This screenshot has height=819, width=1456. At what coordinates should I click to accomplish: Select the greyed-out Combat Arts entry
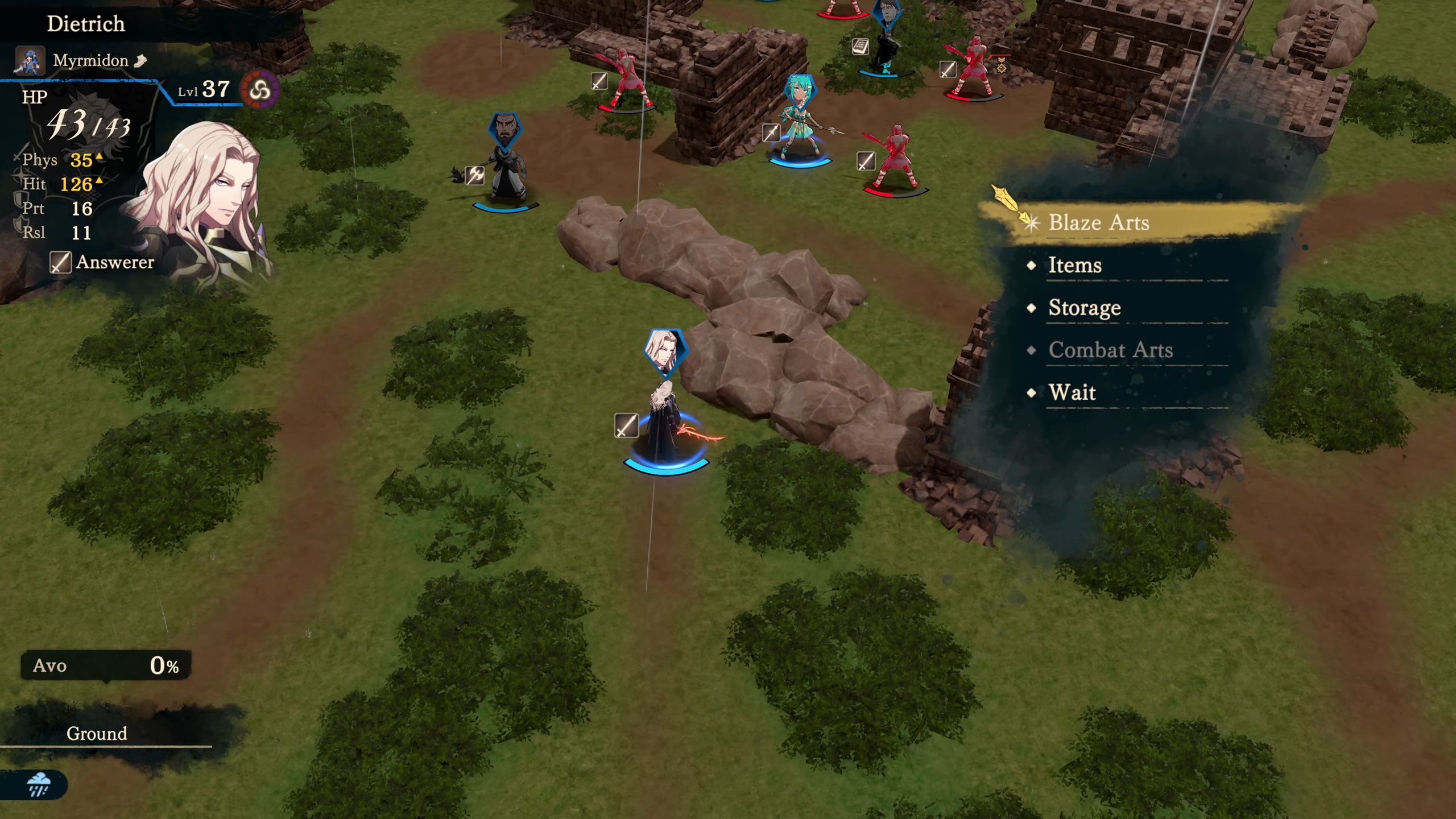1110,350
